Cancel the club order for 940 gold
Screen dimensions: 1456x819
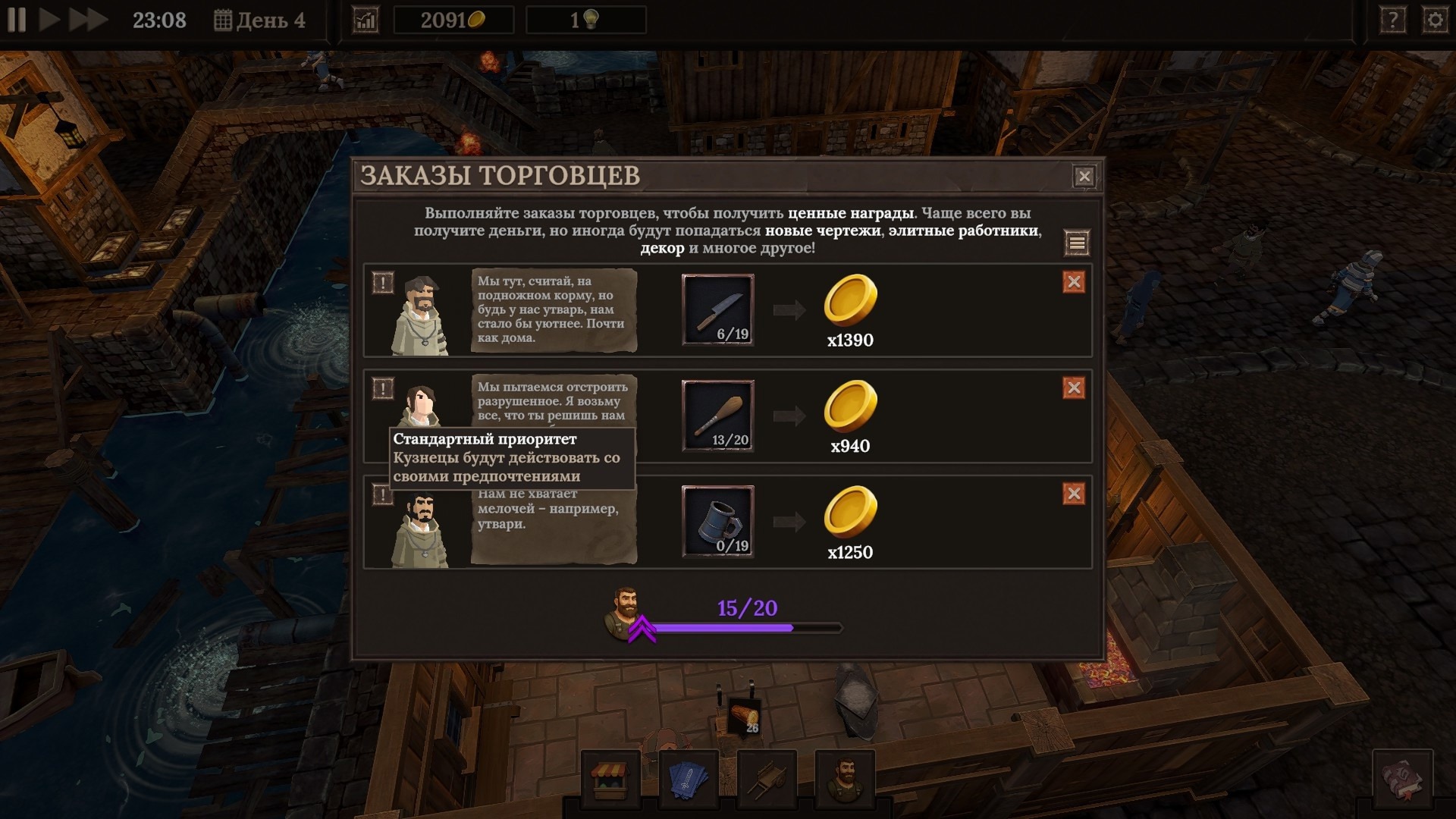[1074, 388]
